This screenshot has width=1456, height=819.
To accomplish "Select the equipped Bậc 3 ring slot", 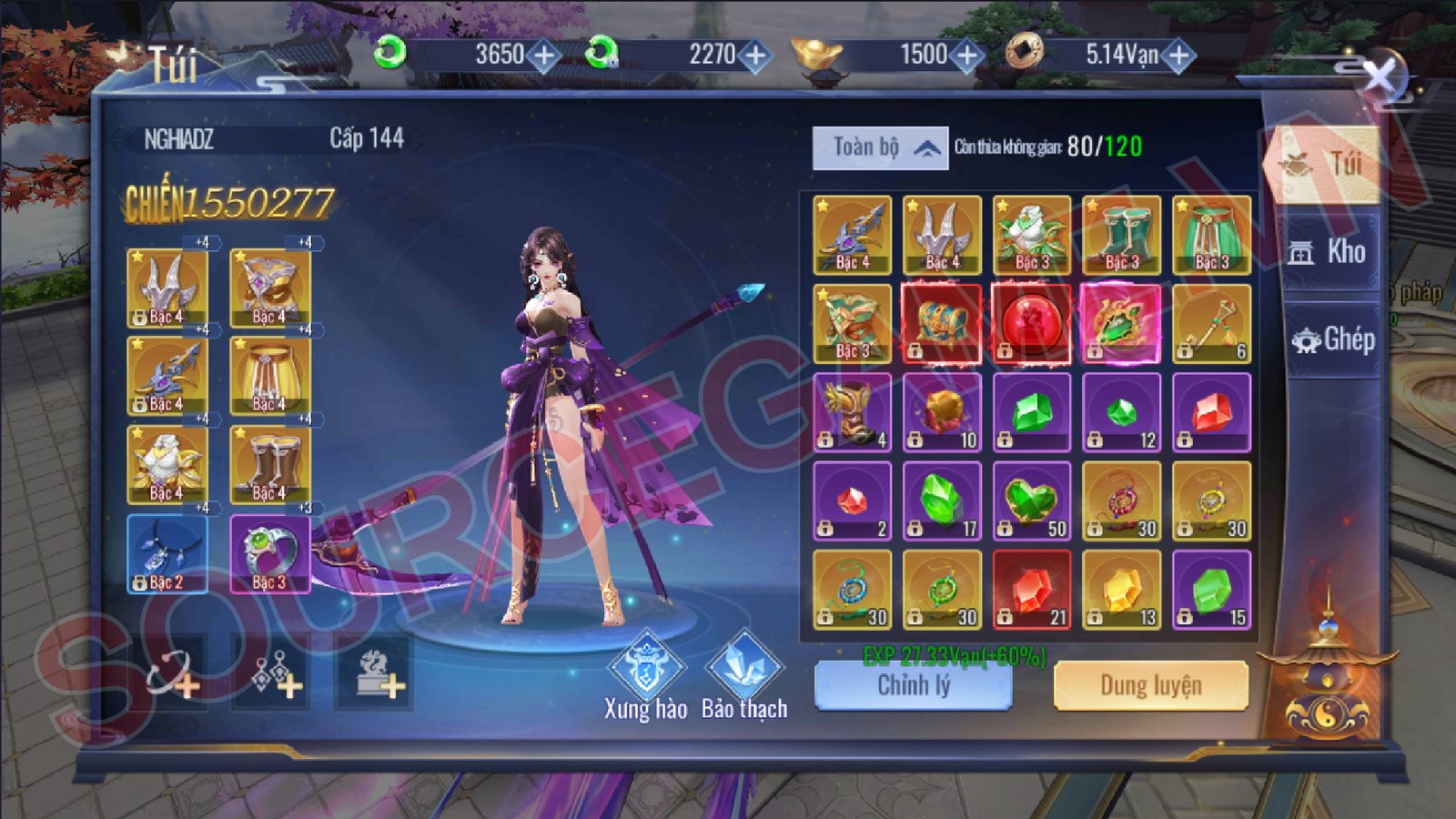I will click(x=270, y=554).
